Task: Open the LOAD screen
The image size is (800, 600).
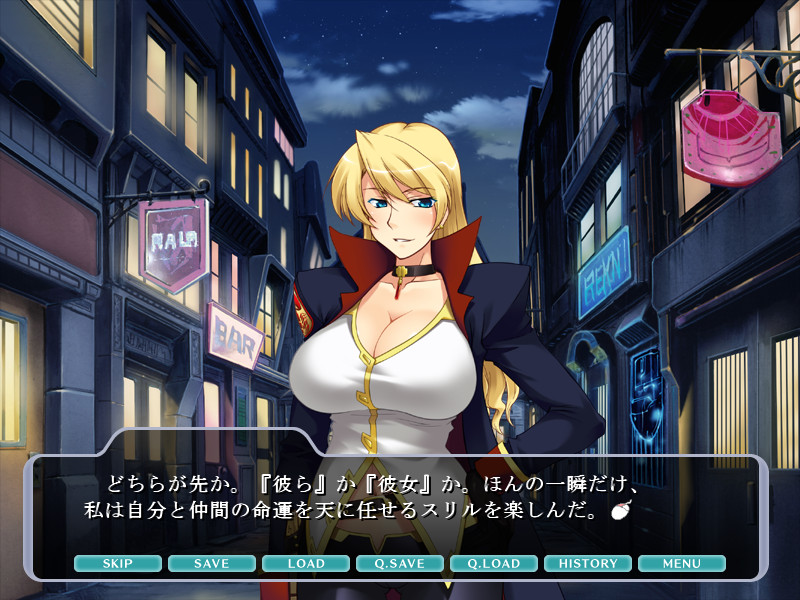Action: pyautogui.click(x=306, y=564)
